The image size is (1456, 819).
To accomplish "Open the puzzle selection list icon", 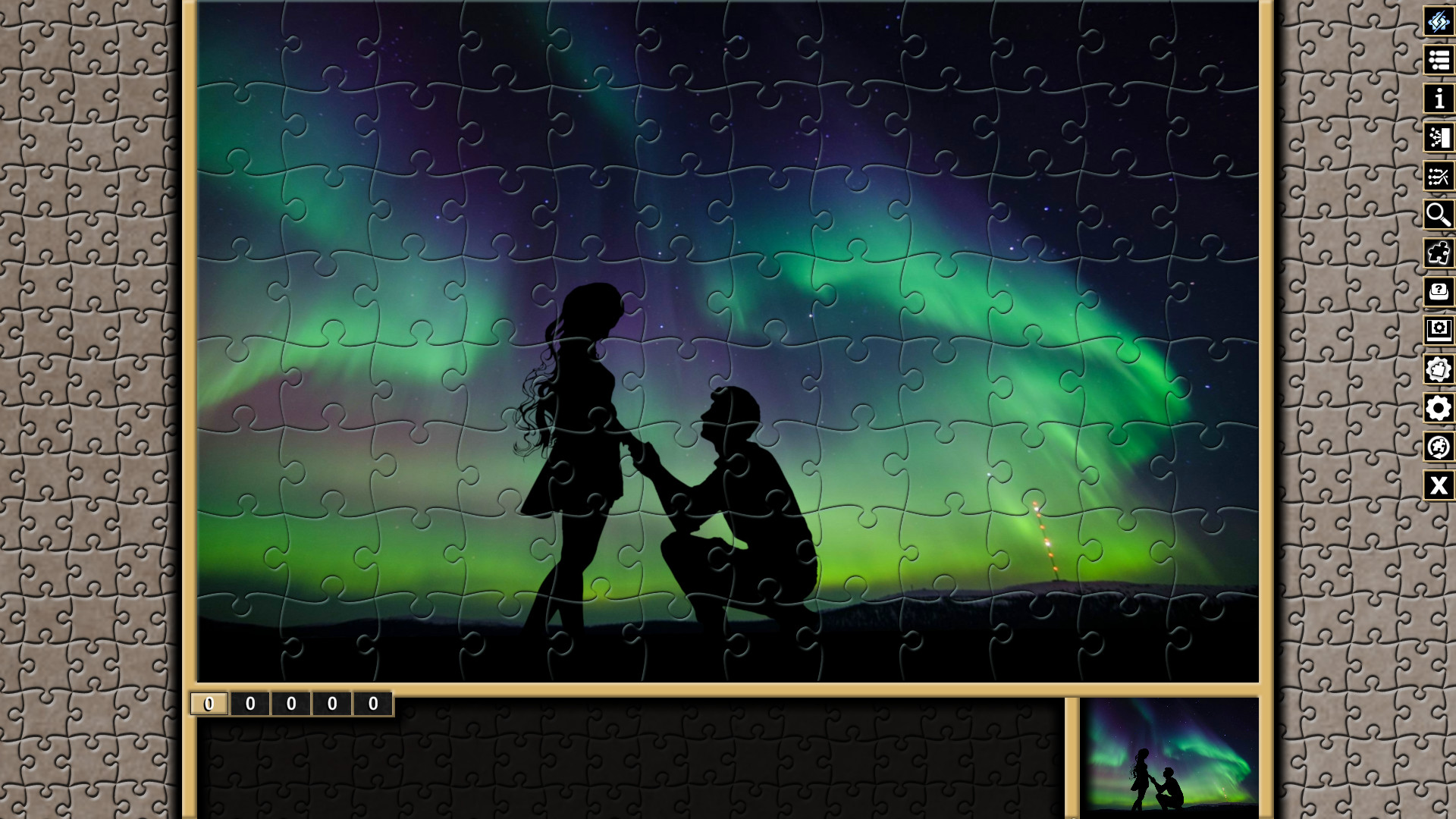I will tap(1438, 60).
